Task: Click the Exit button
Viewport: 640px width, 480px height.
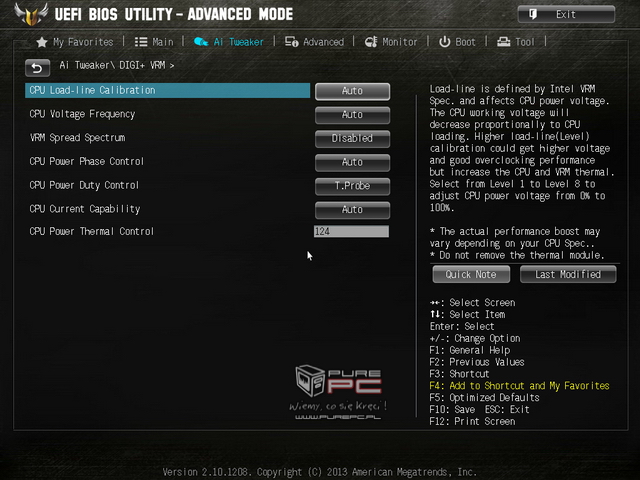Action: pyautogui.click(x=565, y=14)
